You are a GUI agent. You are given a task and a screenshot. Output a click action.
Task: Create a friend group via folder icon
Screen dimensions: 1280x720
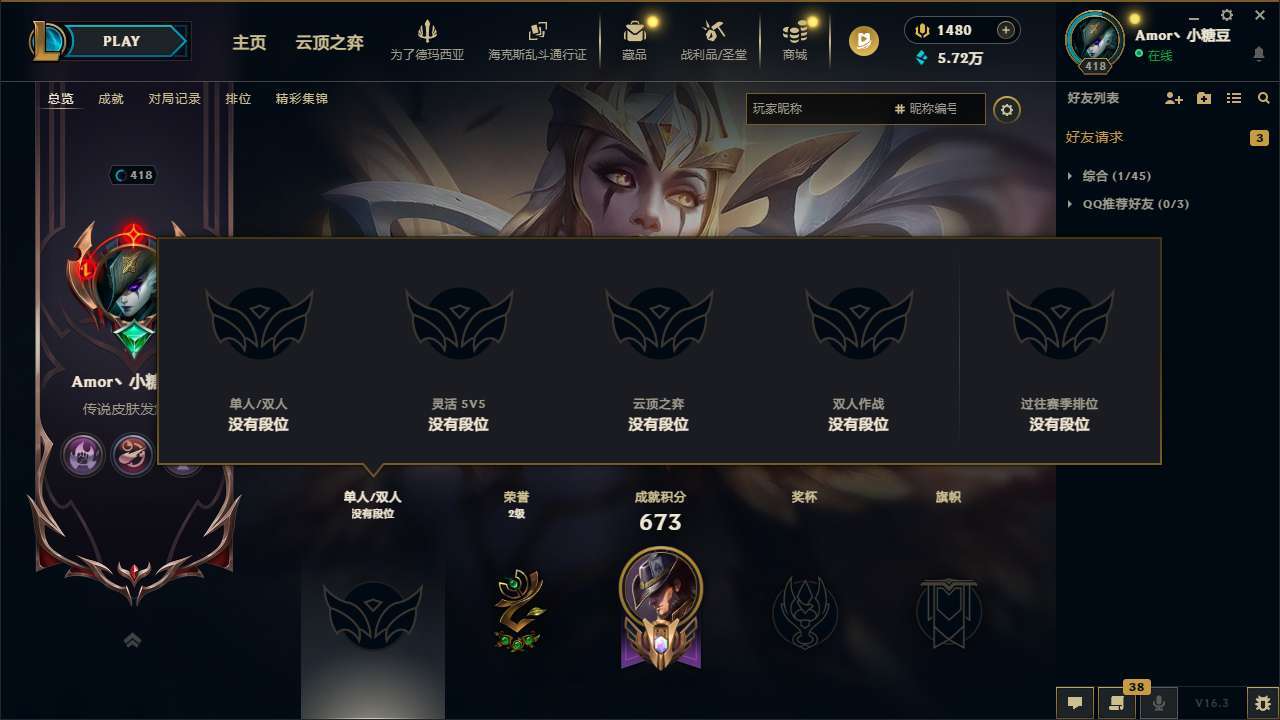pos(1202,98)
